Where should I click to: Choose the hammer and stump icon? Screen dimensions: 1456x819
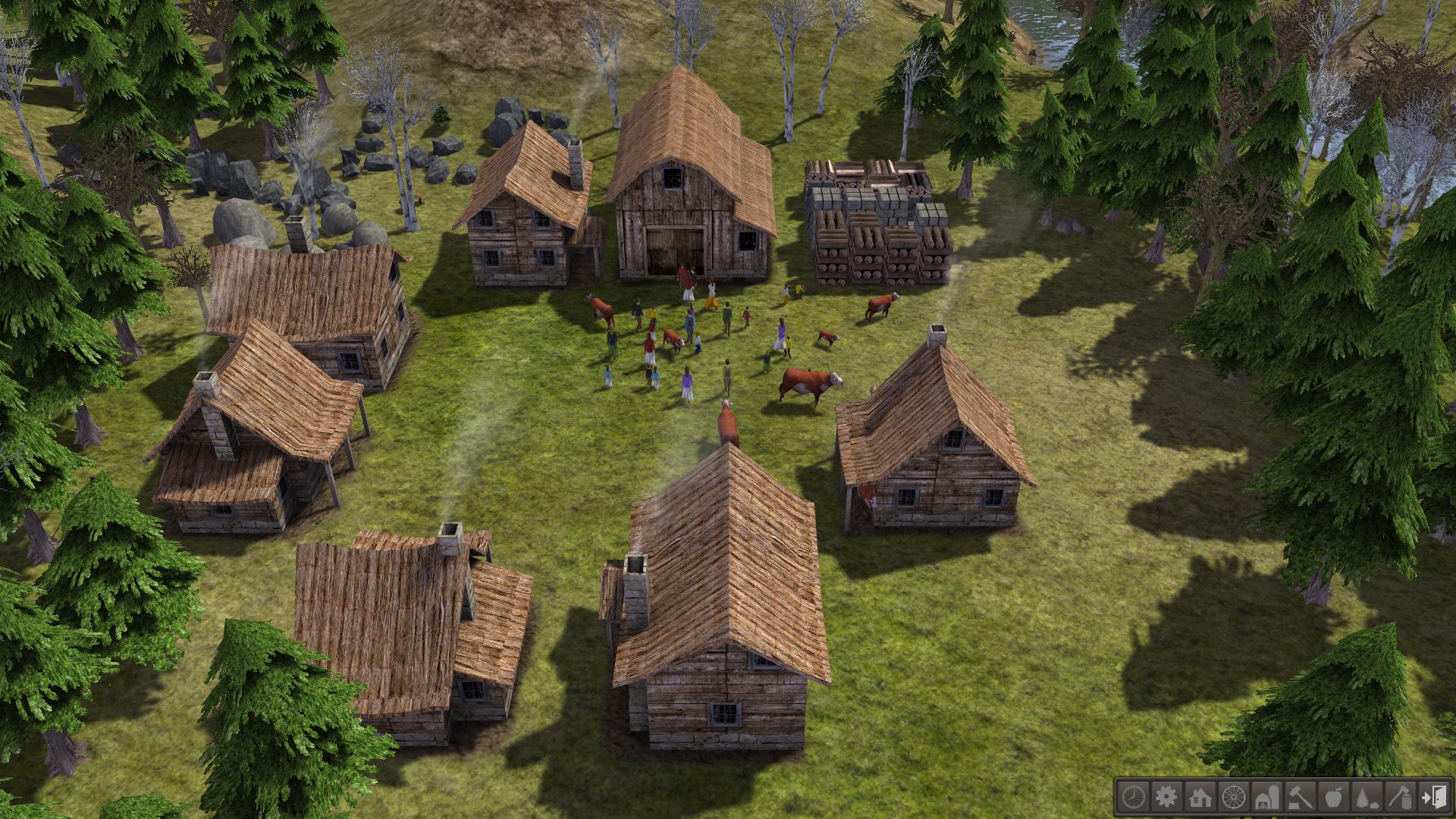click(x=1300, y=796)
